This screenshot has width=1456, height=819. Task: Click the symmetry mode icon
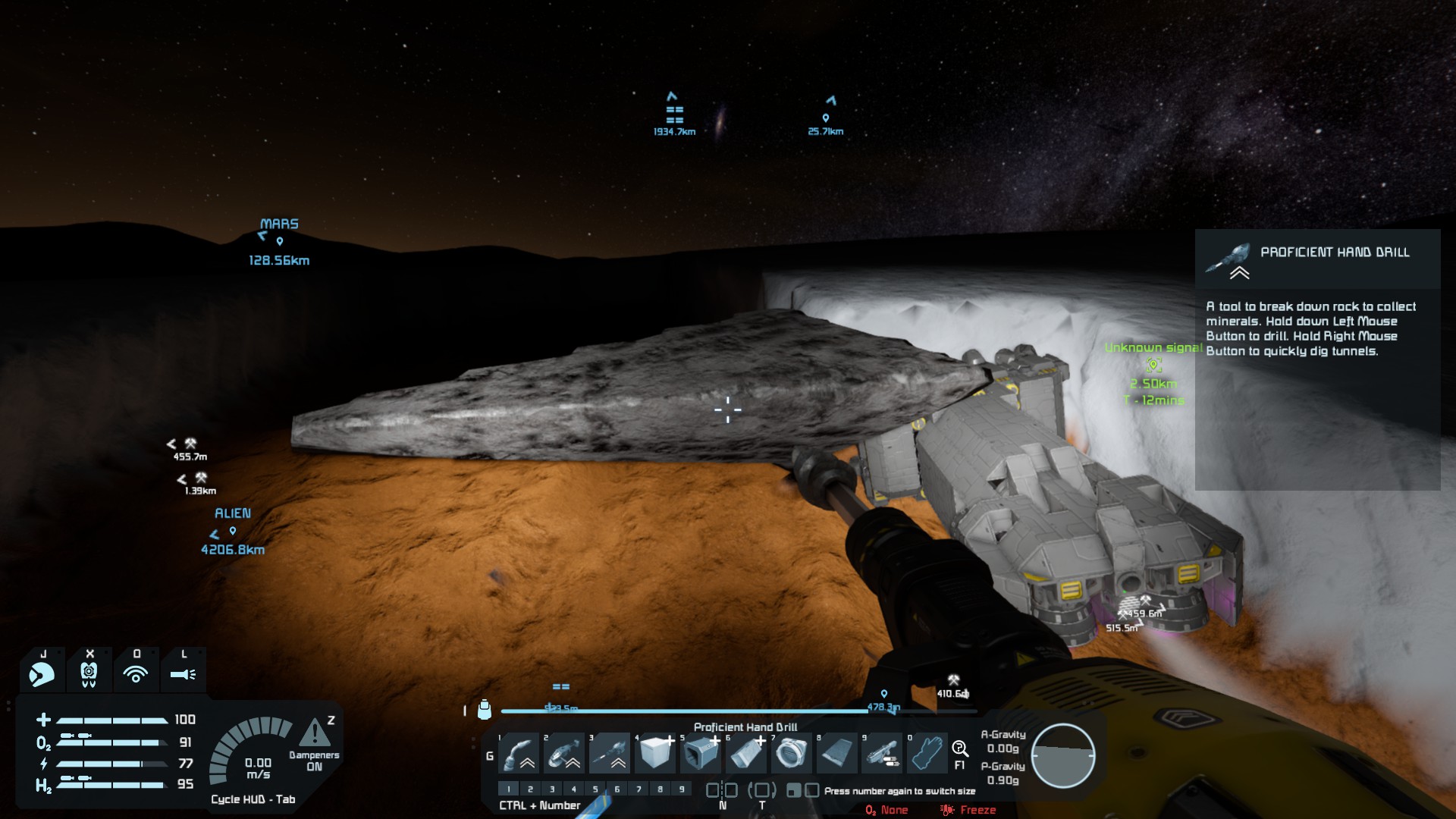722,790
